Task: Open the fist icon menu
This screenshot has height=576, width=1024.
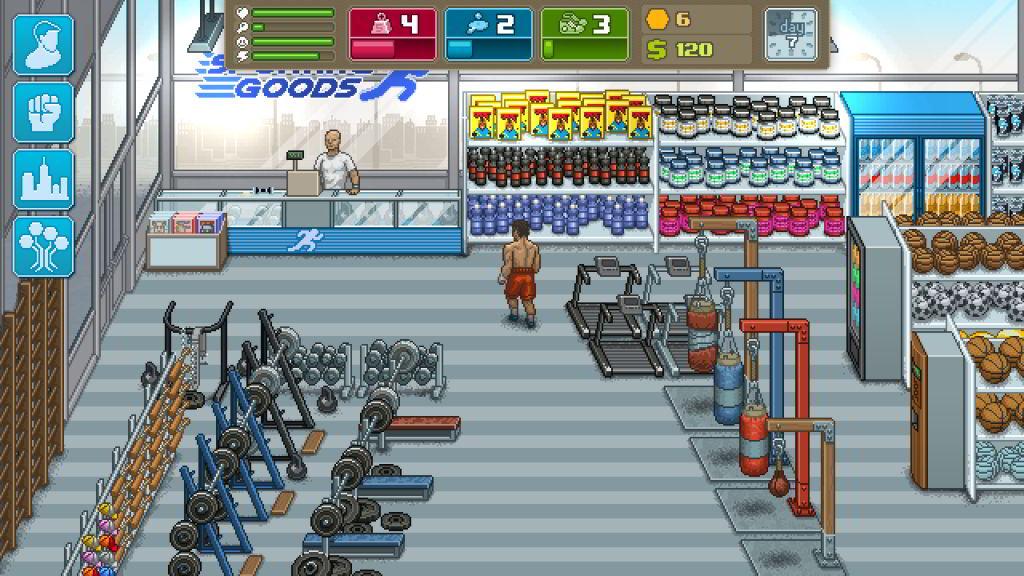Action: coord(43,111)
